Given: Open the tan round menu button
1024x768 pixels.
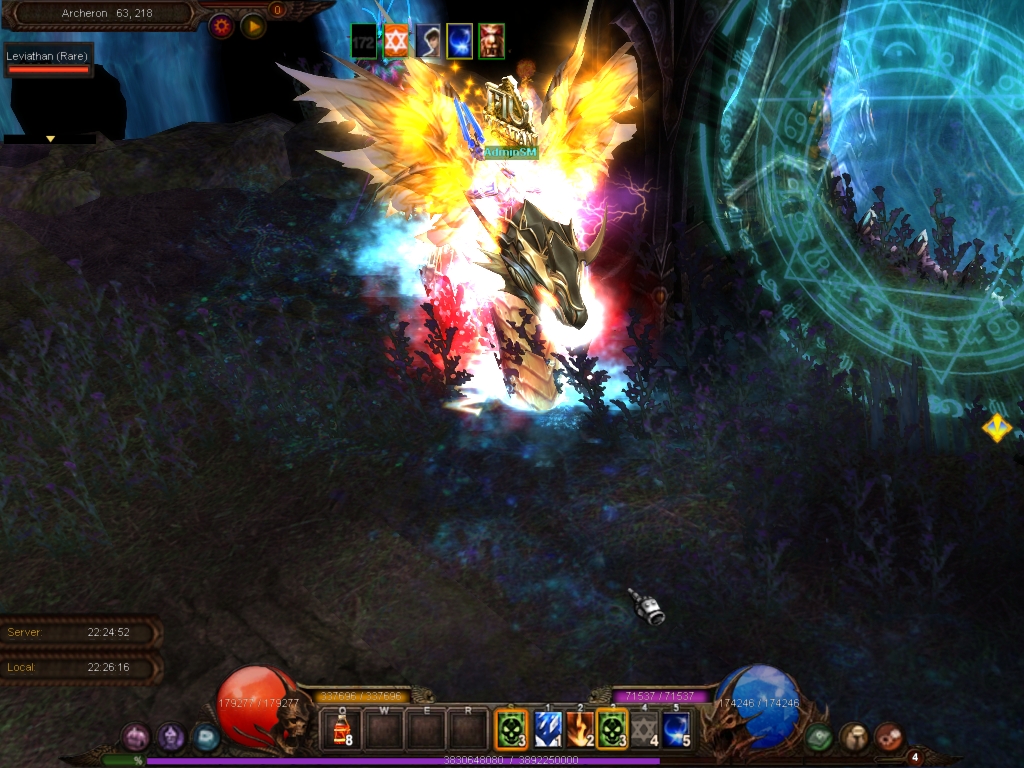Looking at the screenshot, I should click(x=853, y=737).
